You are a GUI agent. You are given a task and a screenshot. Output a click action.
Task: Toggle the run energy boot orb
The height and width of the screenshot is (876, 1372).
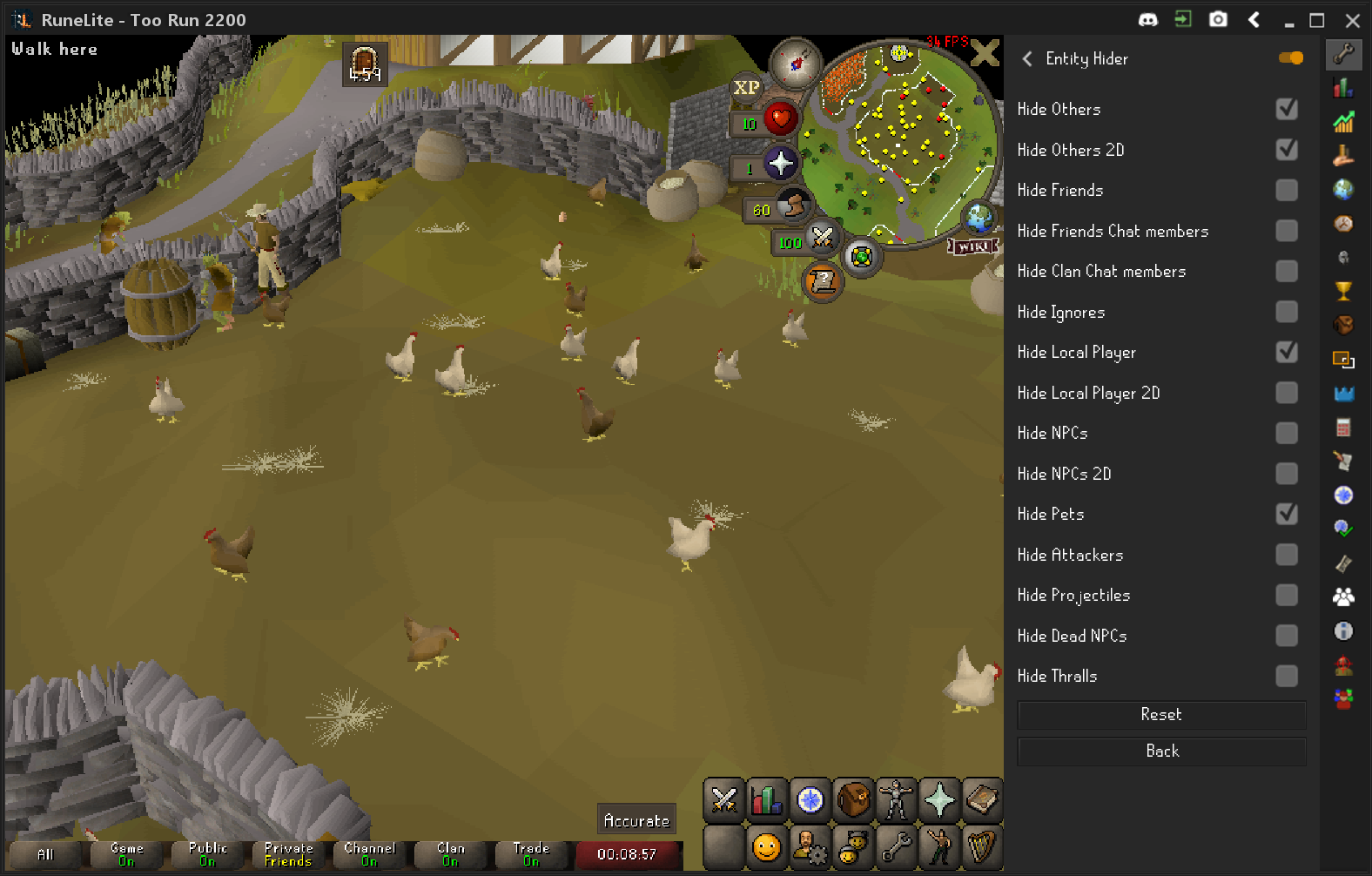(792, 206)
